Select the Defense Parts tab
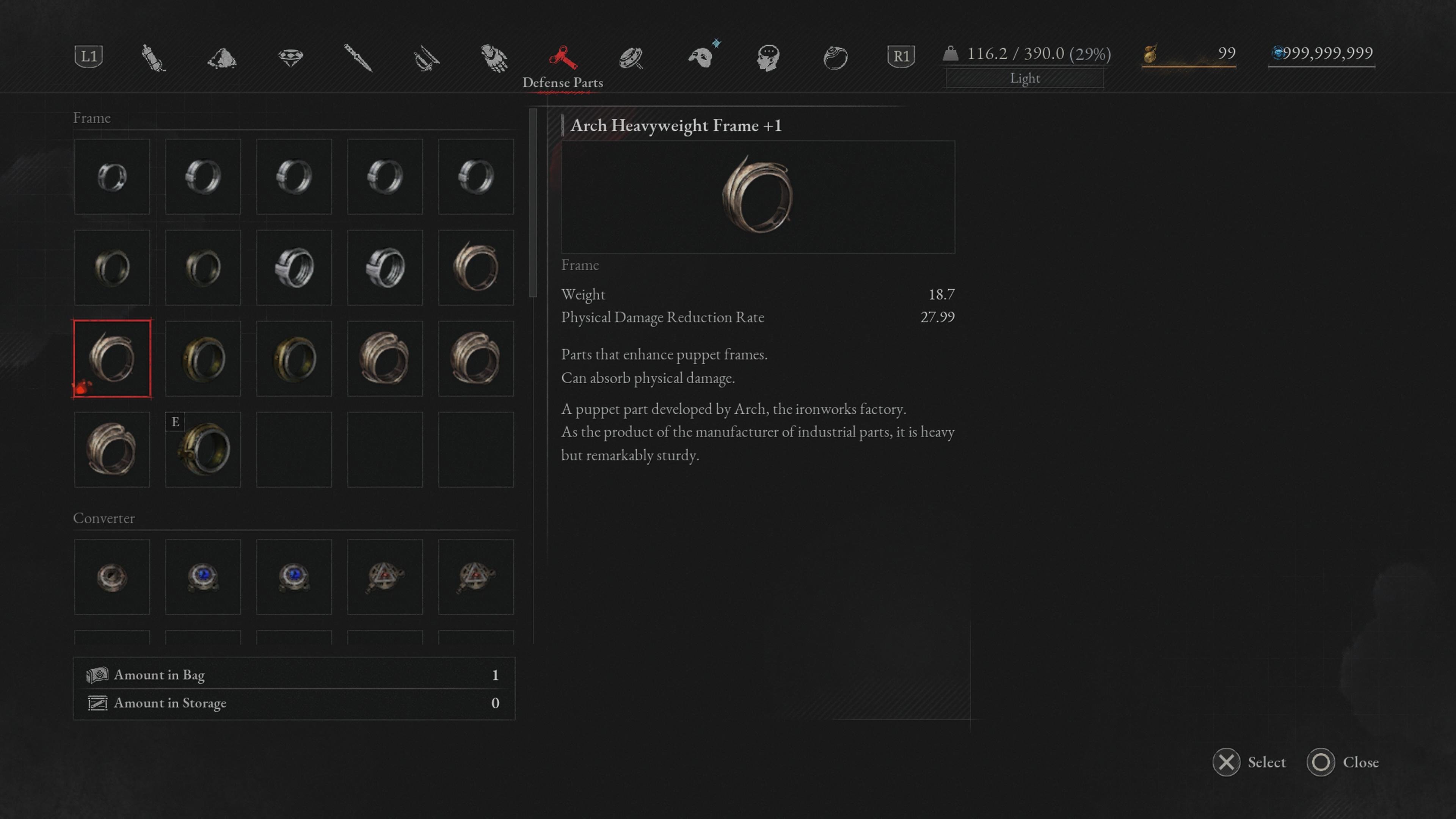 click(562, 58)
